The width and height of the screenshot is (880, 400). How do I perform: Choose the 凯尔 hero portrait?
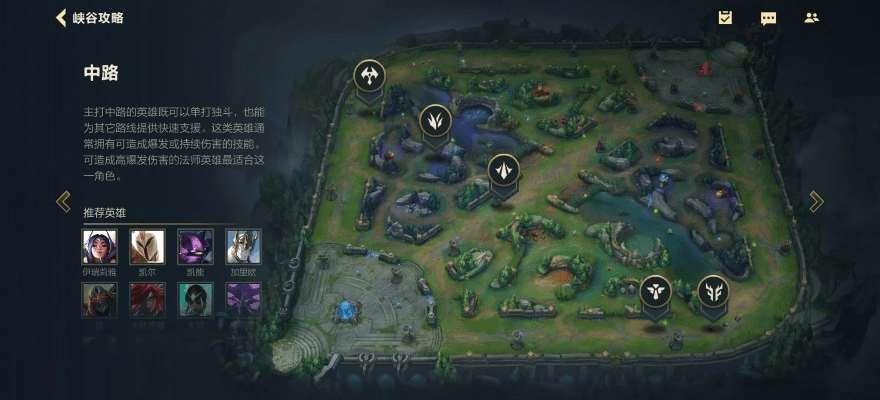click(x=147, y=247)
